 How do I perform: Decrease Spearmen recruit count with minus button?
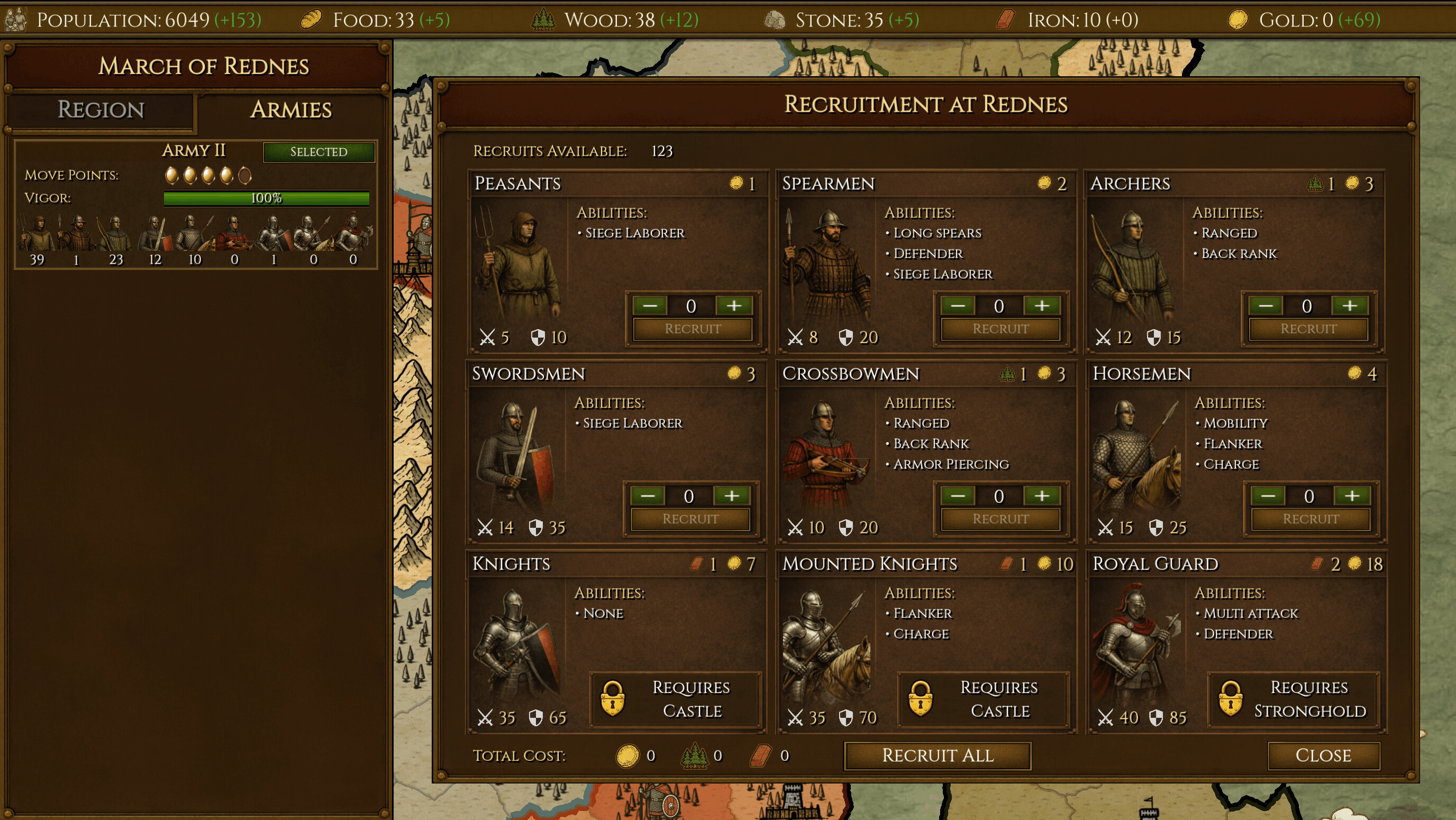coord(957,305)
